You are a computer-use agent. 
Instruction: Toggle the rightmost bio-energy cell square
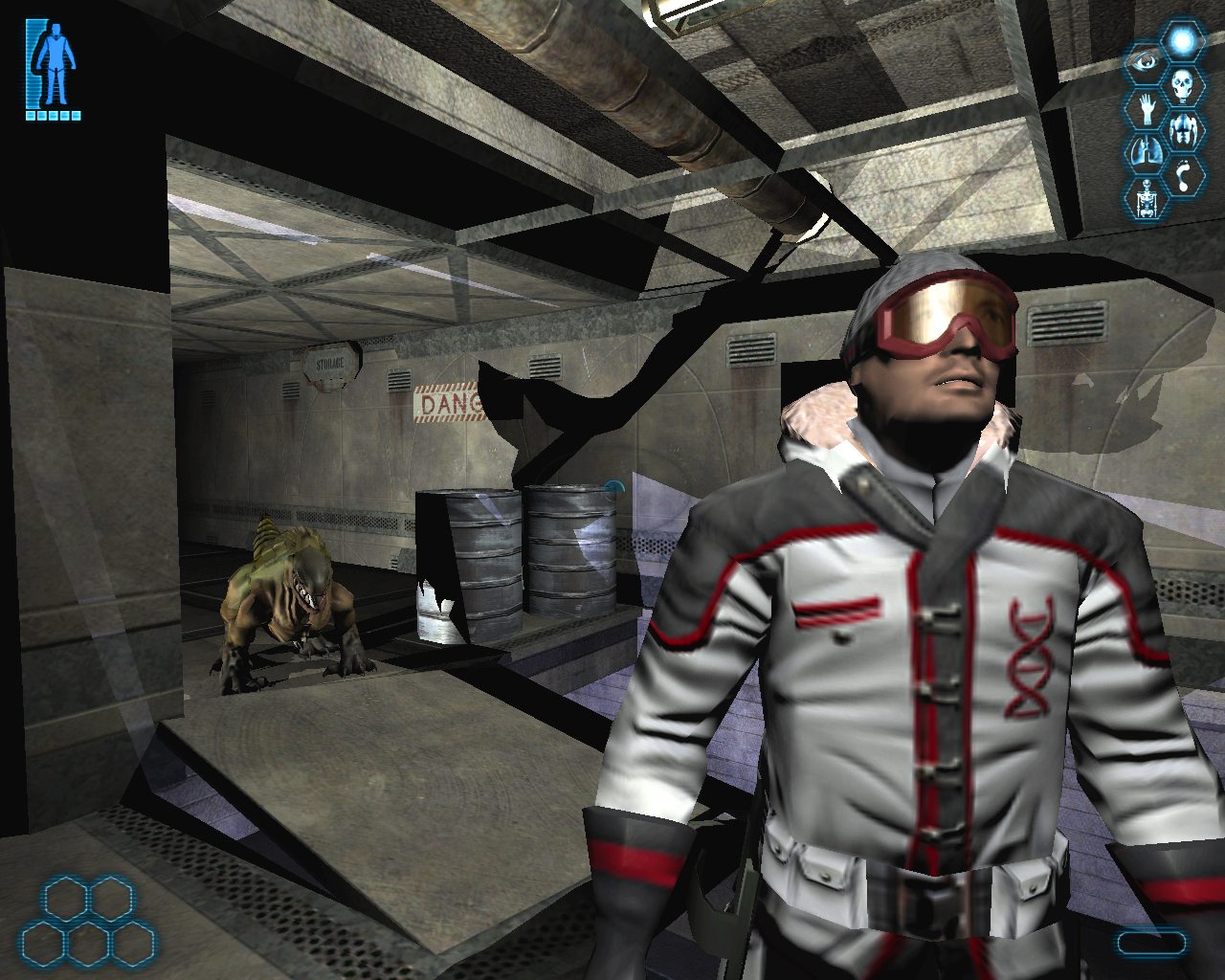click(77, 117)
